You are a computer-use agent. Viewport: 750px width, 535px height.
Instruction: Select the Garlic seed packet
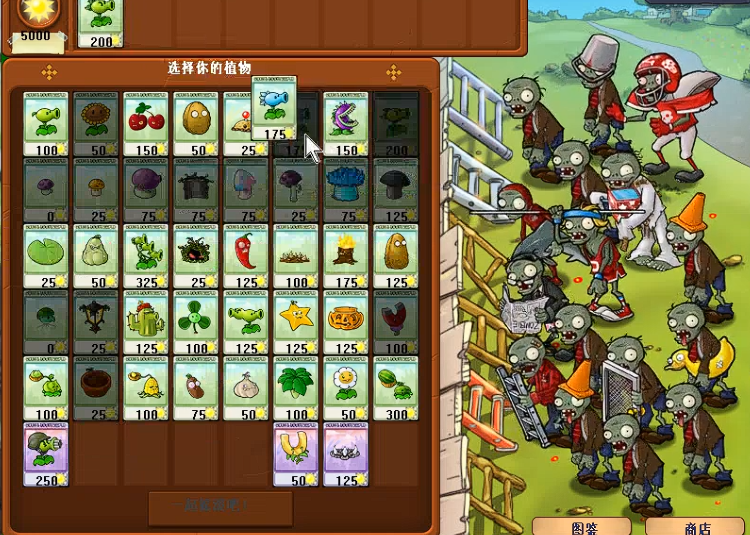pyautogui.click(x=246, y=388)
